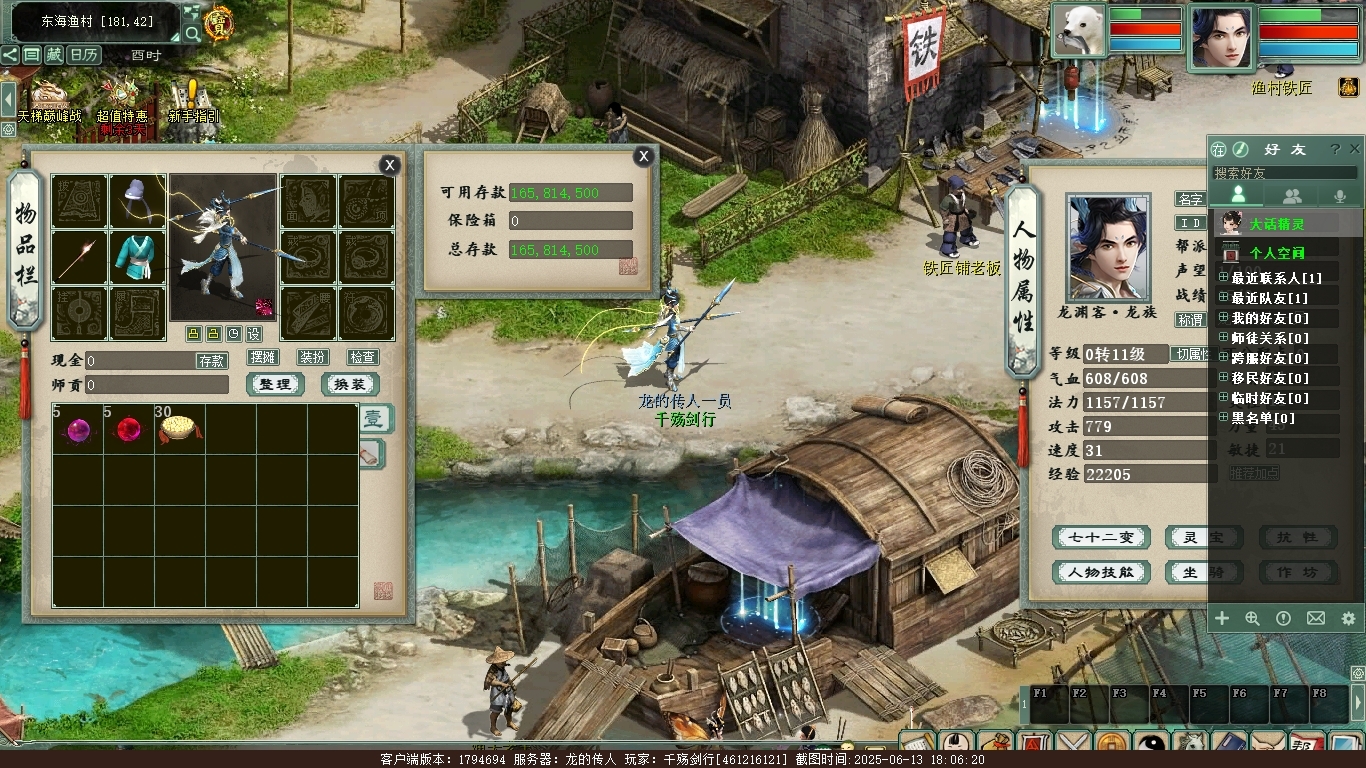Screen dimensions: 1366x768
Task: Select the purple orb item slot
Action: click(x=78, y=430)
